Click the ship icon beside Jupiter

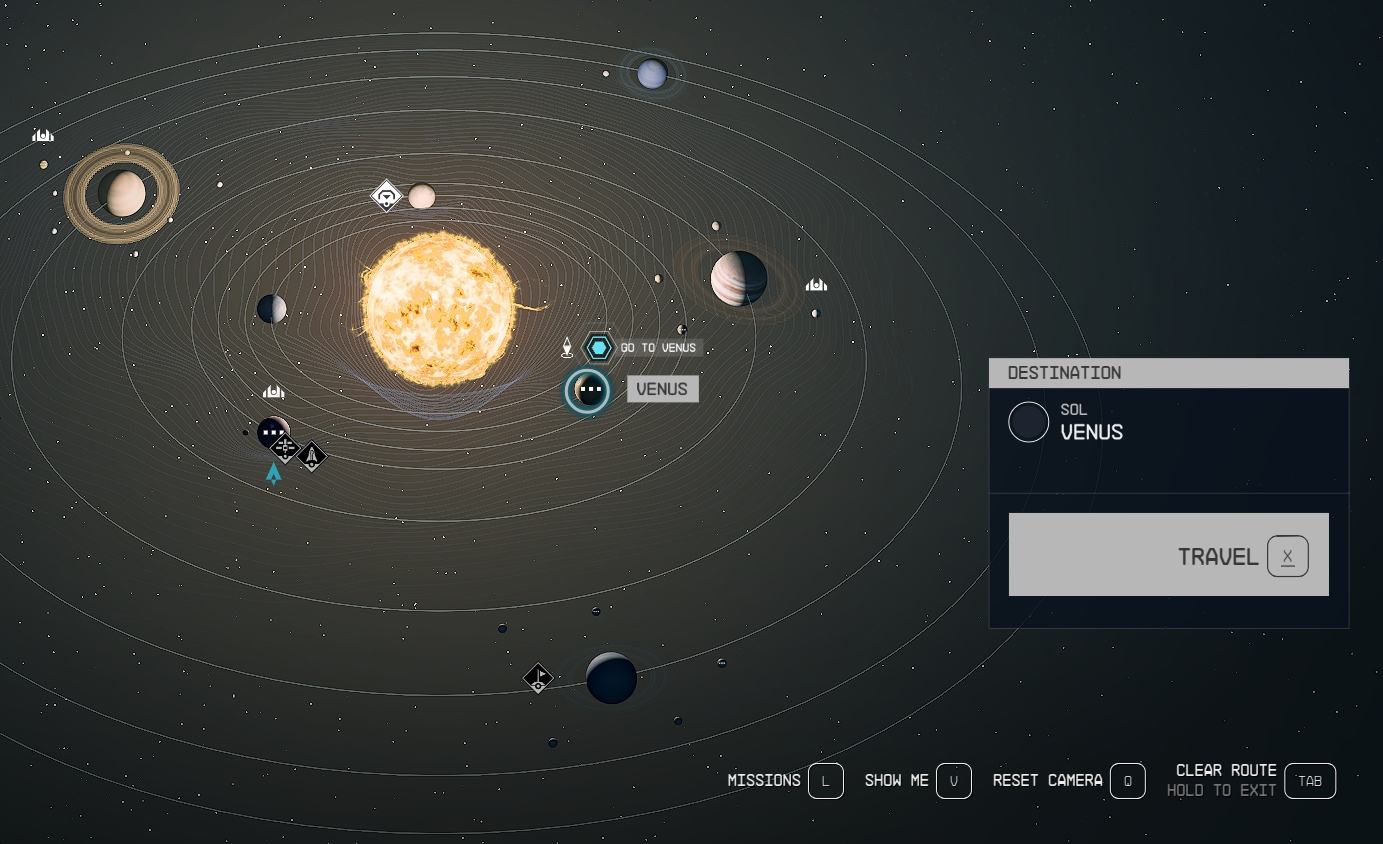pyautogui.click(x=816, y=285)
